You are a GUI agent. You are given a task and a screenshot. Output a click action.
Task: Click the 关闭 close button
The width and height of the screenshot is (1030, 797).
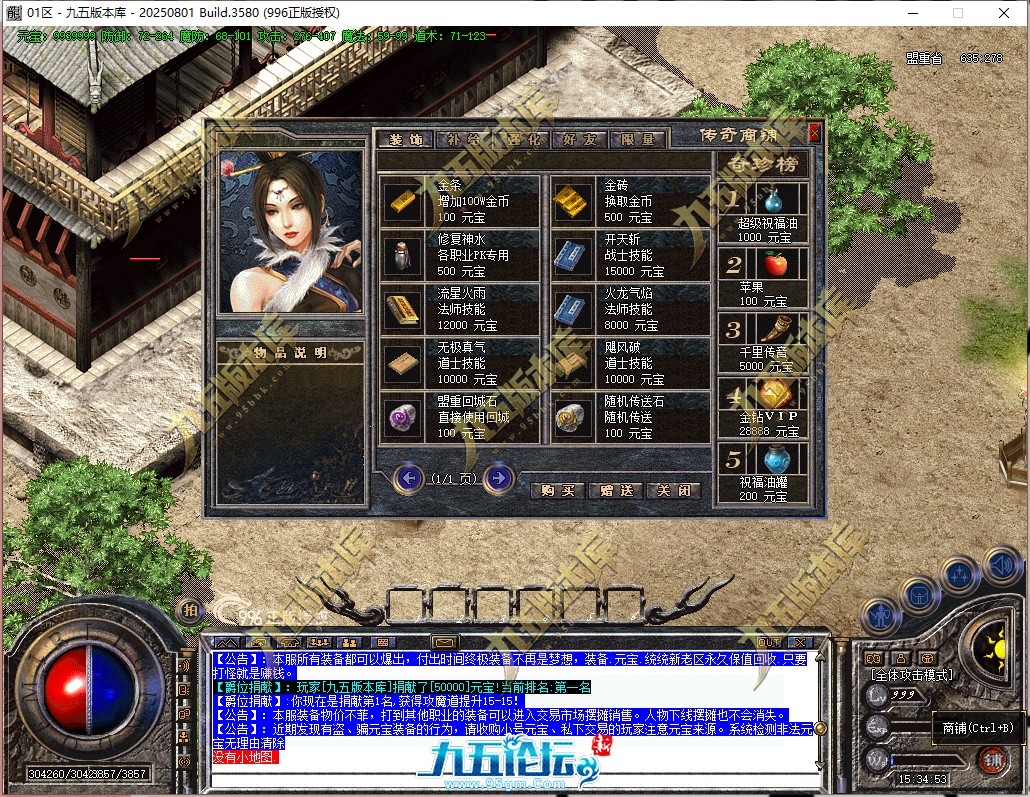pyautogui.click(x=673, y=491)
